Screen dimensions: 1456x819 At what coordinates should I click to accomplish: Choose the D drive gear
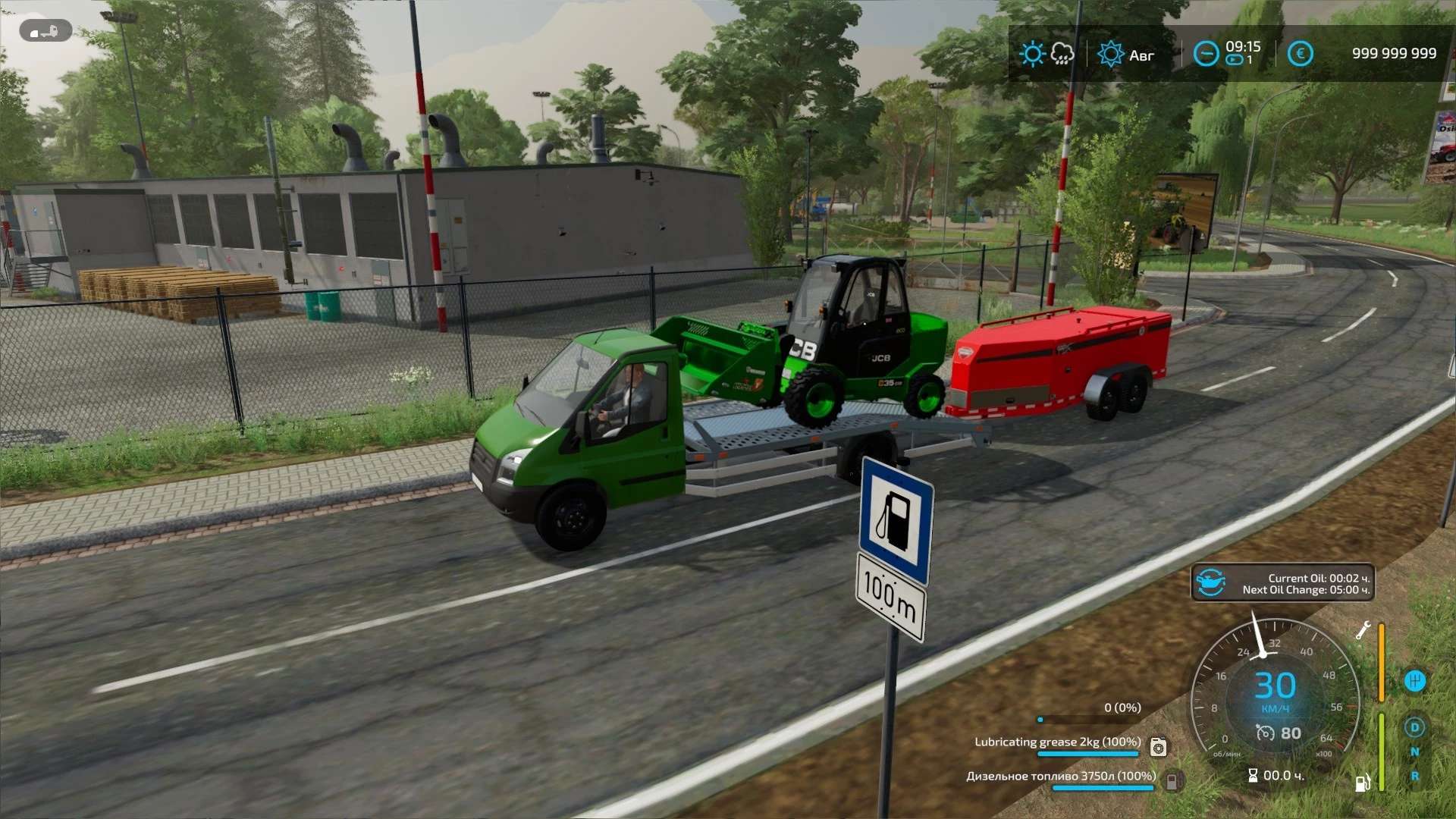[x=1414, y=727]
